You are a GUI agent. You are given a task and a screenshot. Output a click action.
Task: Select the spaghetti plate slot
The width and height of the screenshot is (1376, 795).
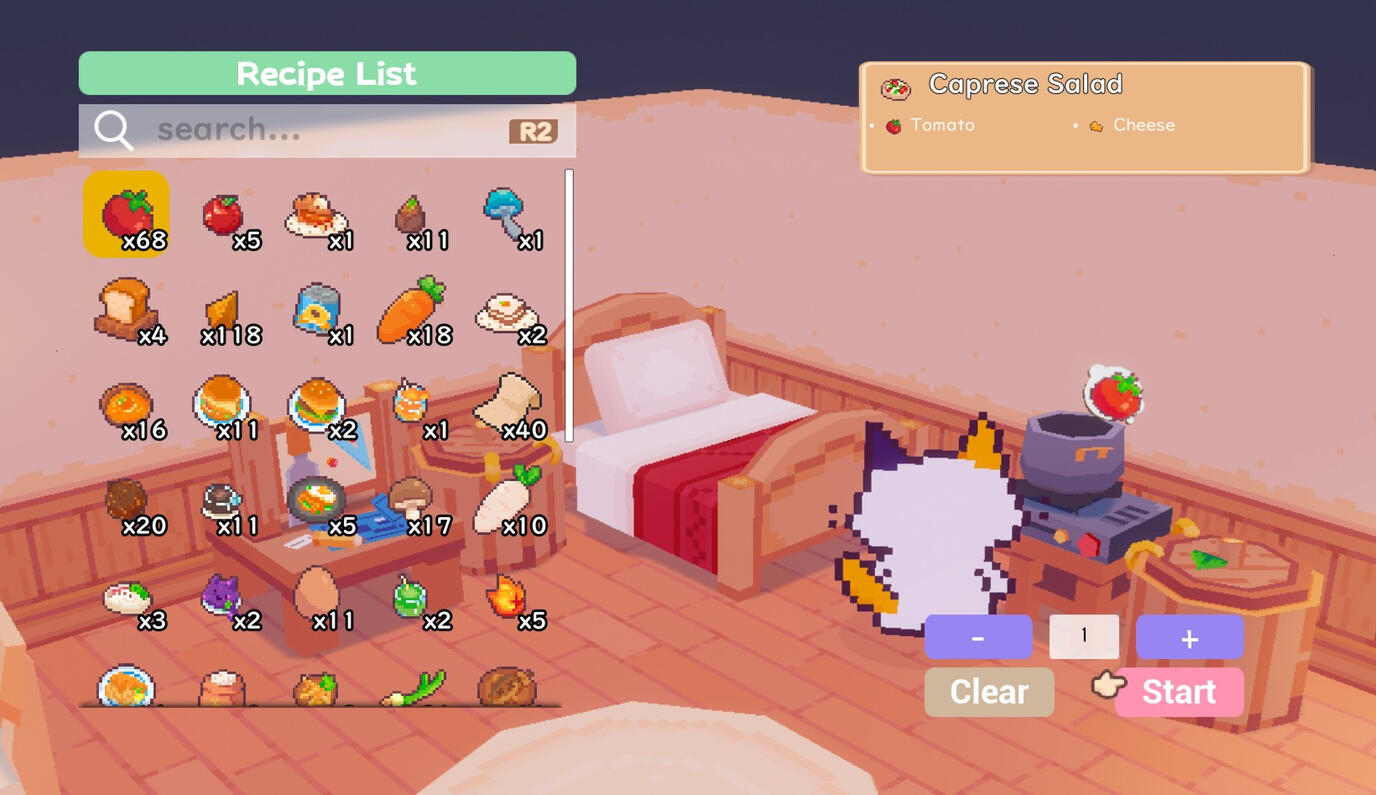[317, 214]
